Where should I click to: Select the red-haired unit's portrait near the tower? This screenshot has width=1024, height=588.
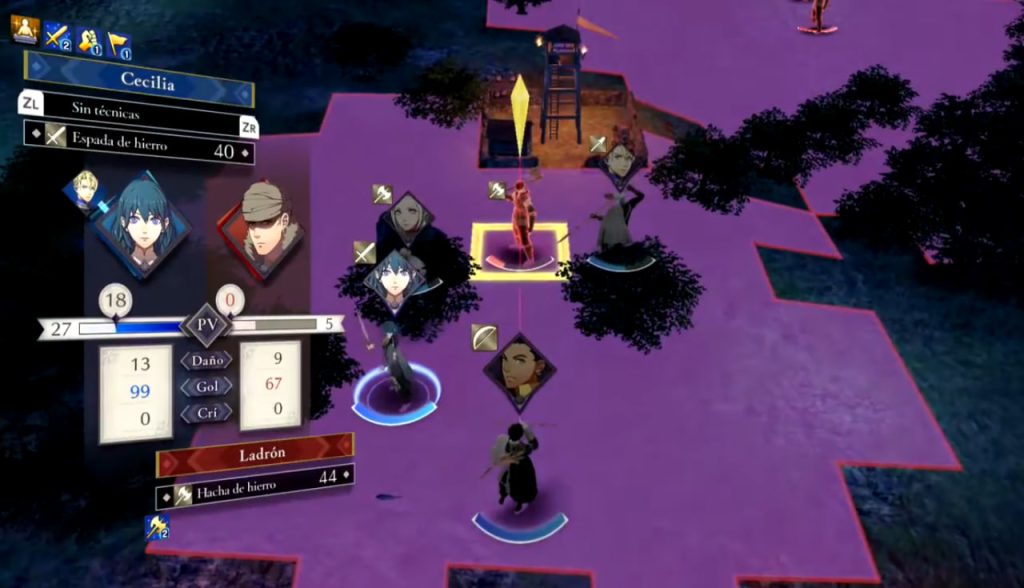click(x=620, y=159)
